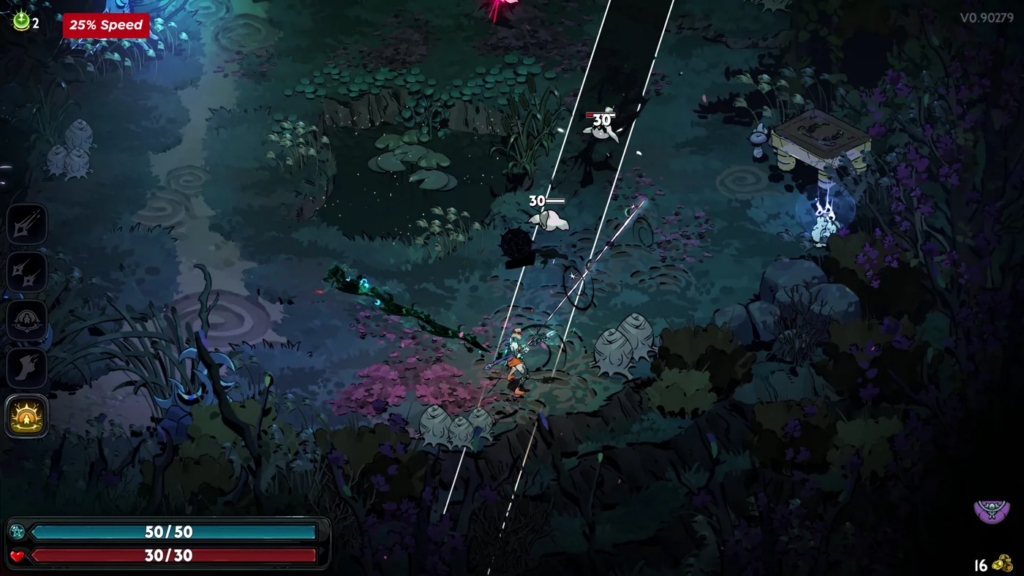Select the Attack ability slot
1024x576 pixels.
[x=26, y=223]
